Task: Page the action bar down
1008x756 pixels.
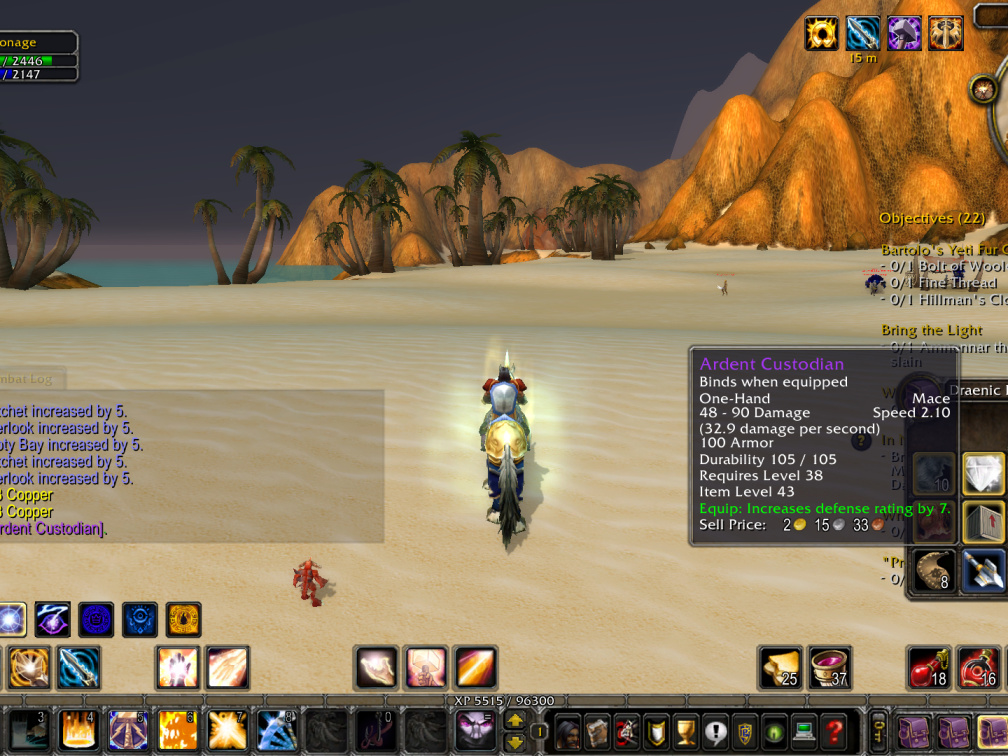Action: [x=515, y=742]
